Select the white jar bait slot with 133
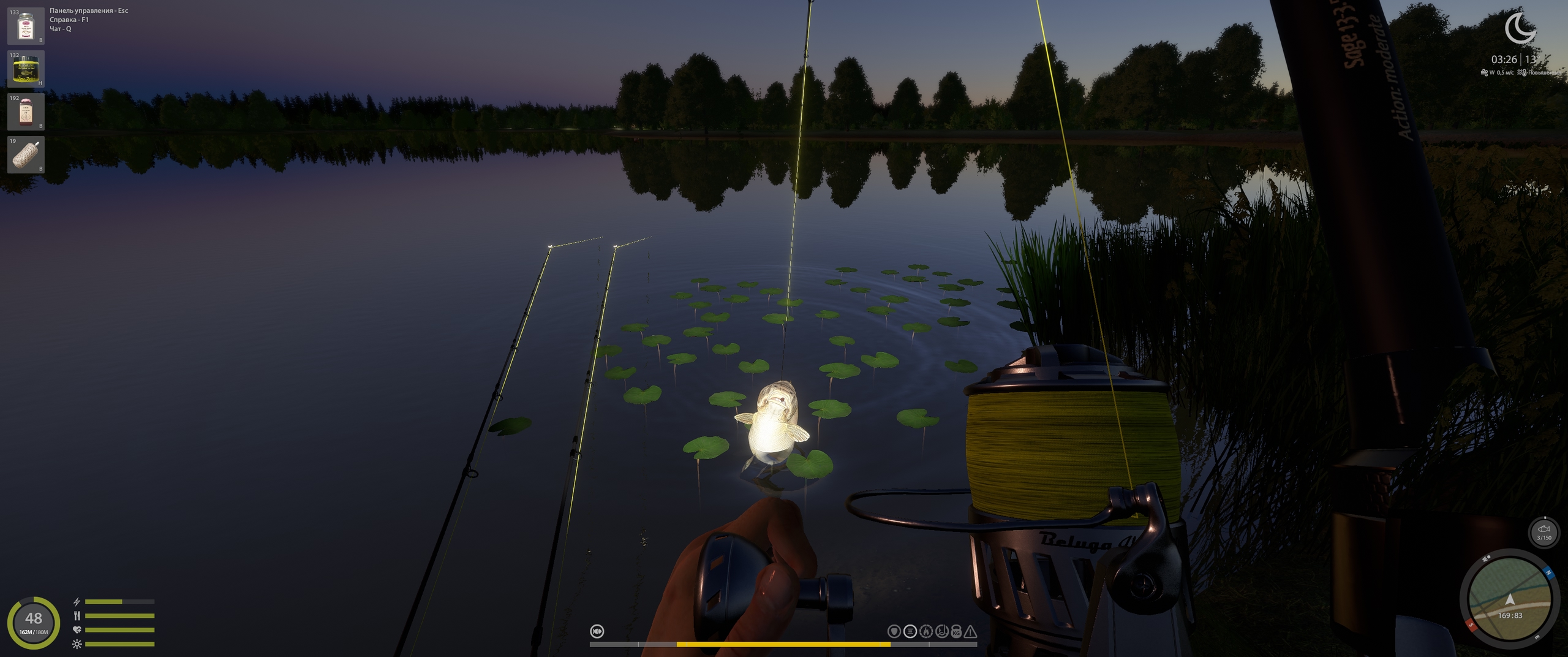The height and width of the screenshot is (657, 1568). (26, 26)
